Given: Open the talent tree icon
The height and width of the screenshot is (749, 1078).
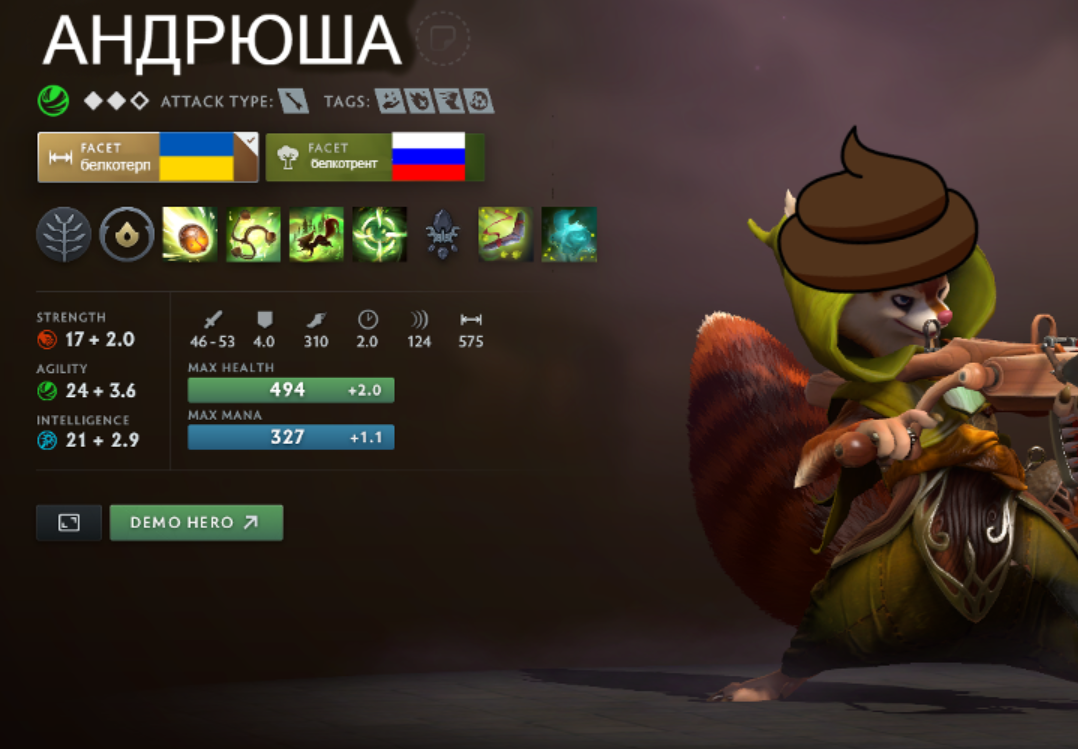Looking at the screenshot, I should pyautogui.click(x=64, y=235).
